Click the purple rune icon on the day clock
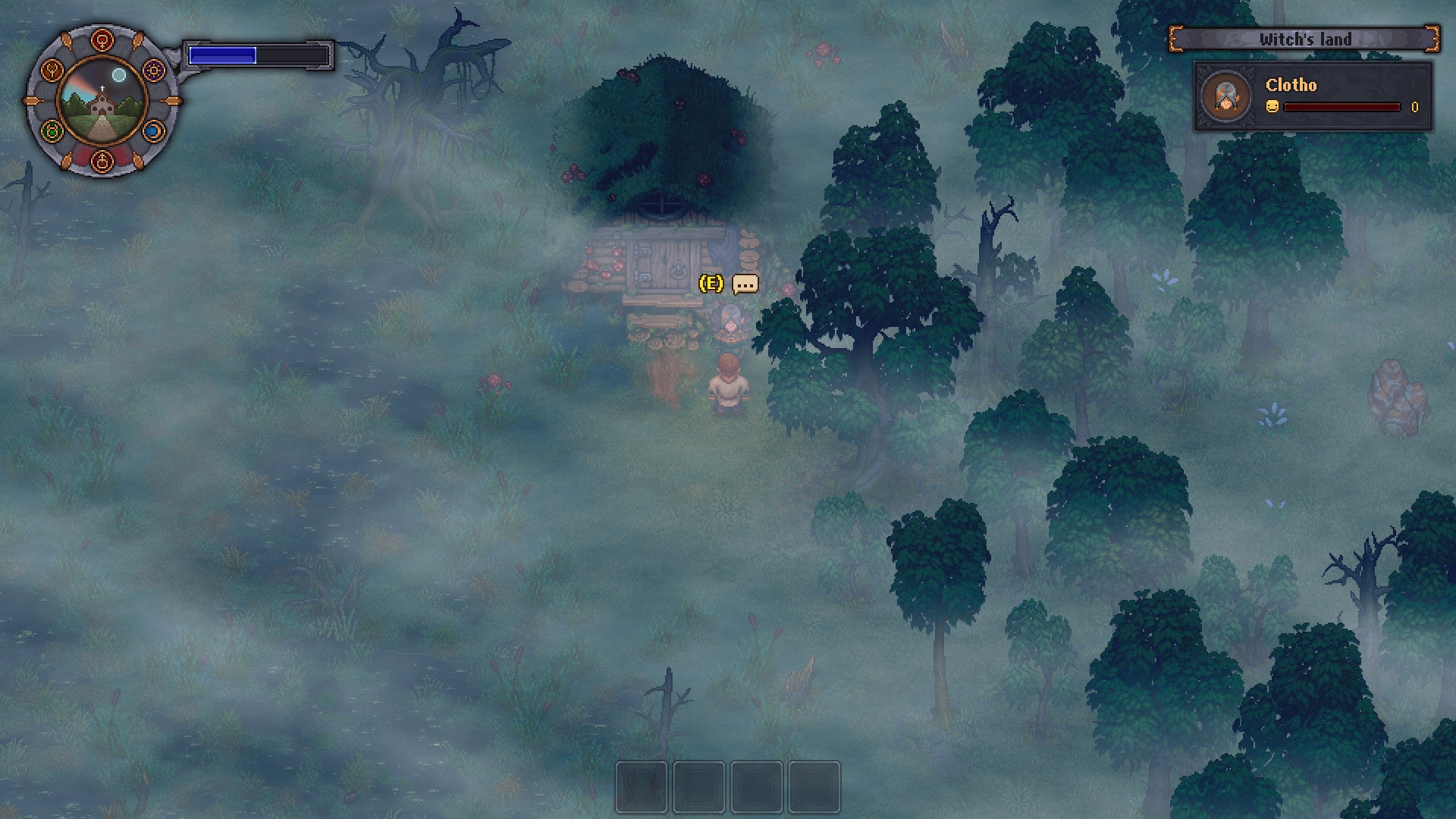The image size is (1456, 819). (153, 70)
